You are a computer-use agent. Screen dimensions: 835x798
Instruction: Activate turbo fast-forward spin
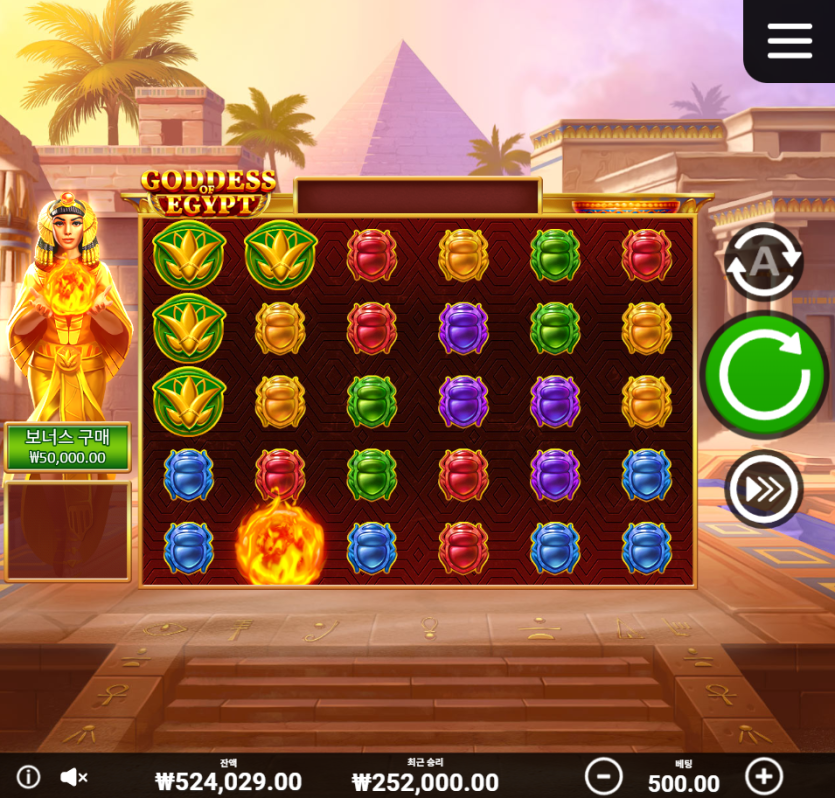click(x=764, y=489)
